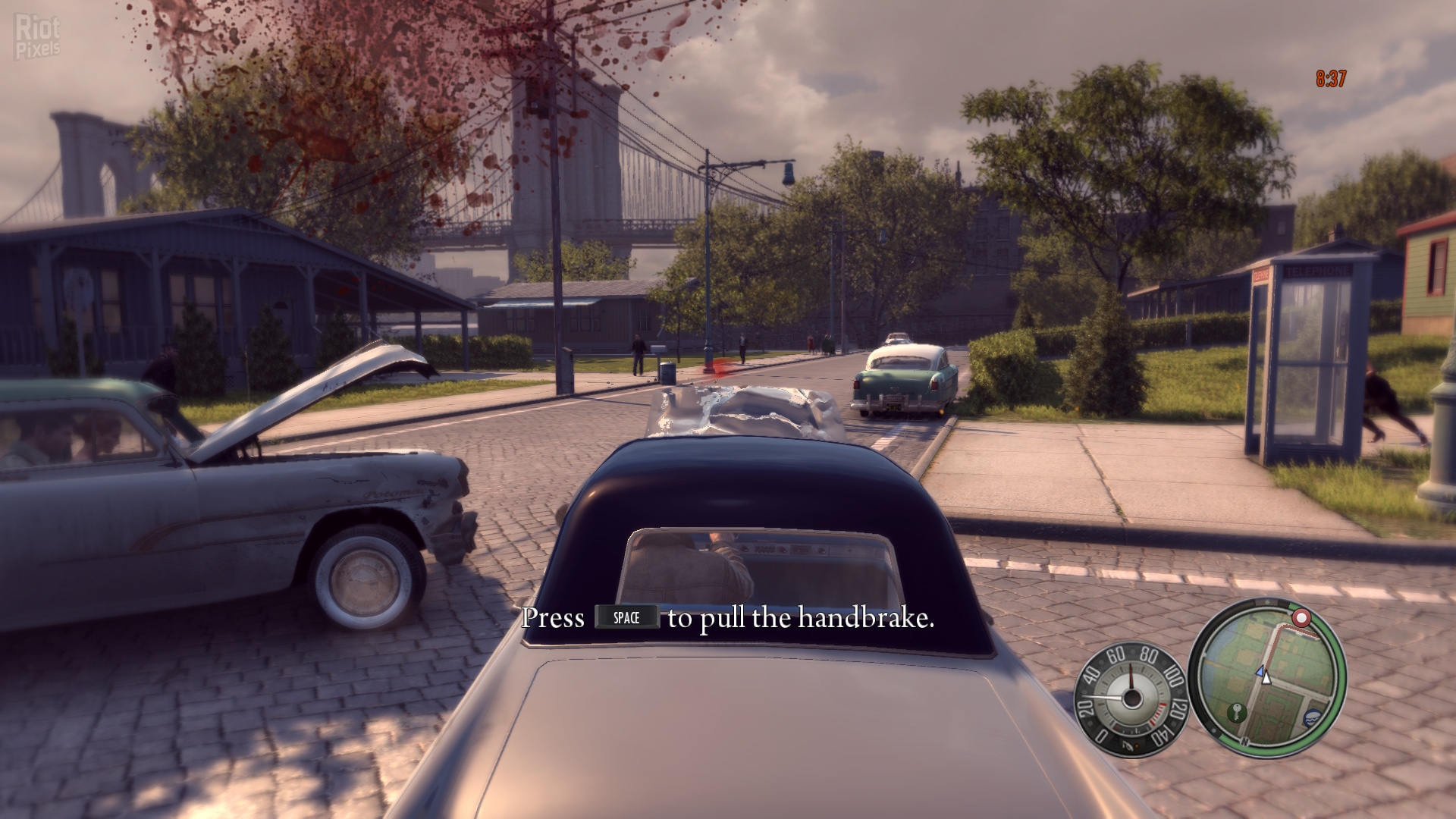1456x819 pixels.
Task: Click the Riot Pixels watermark logo
Action: (37, 36)
